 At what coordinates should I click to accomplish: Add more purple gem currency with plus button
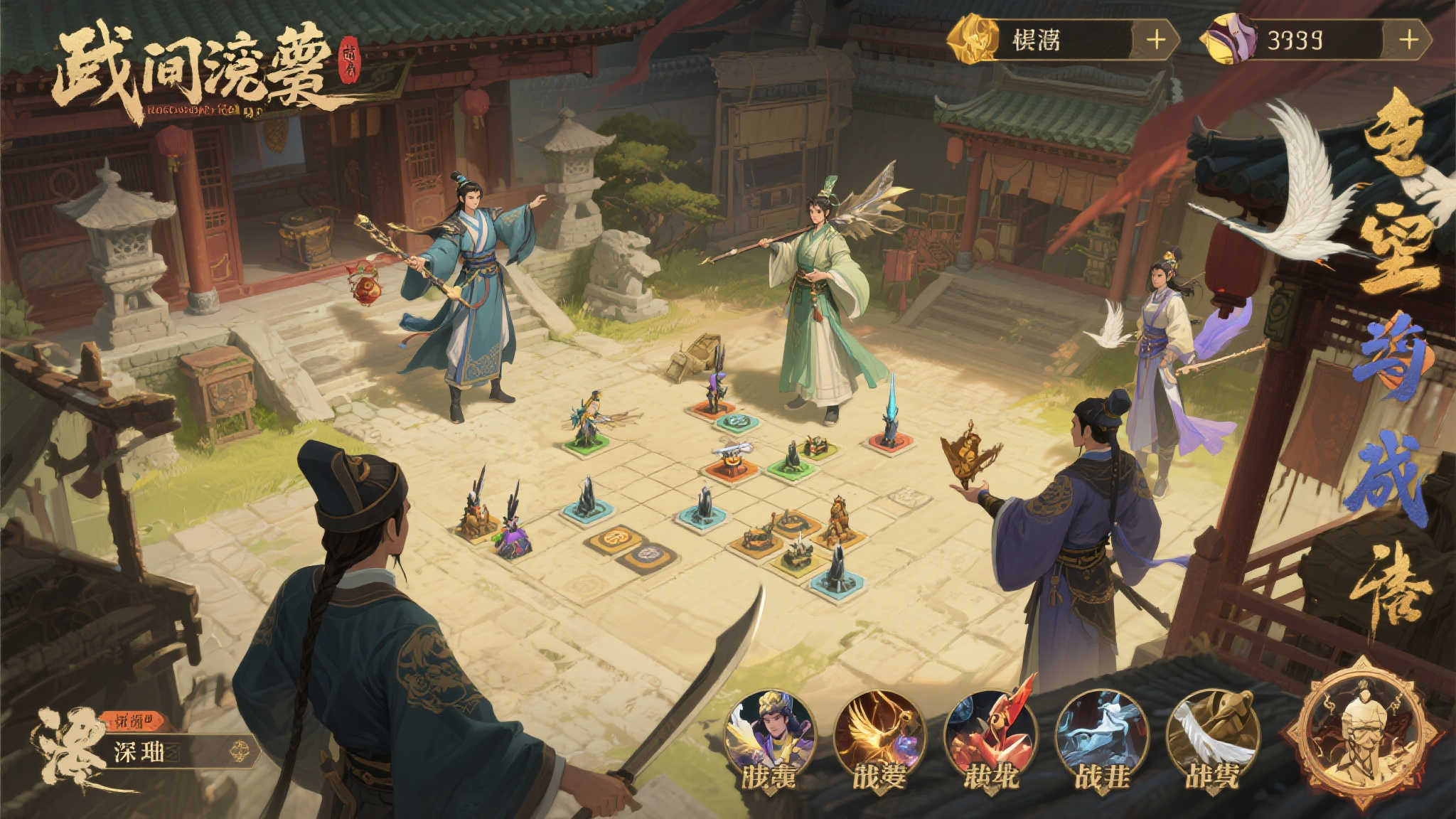point(1408,39)
